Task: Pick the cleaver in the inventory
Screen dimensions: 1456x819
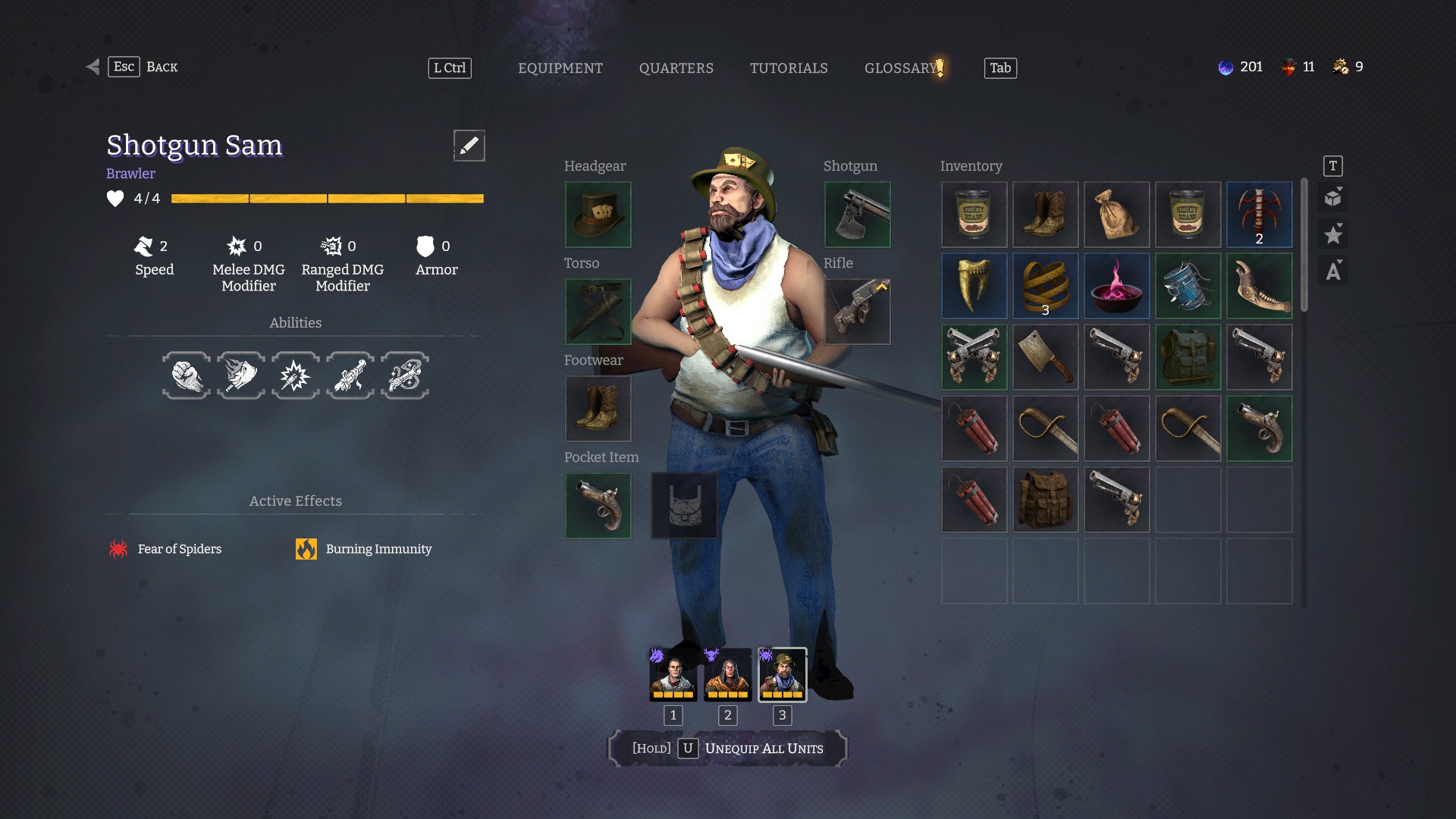Action: point(1045,357)
